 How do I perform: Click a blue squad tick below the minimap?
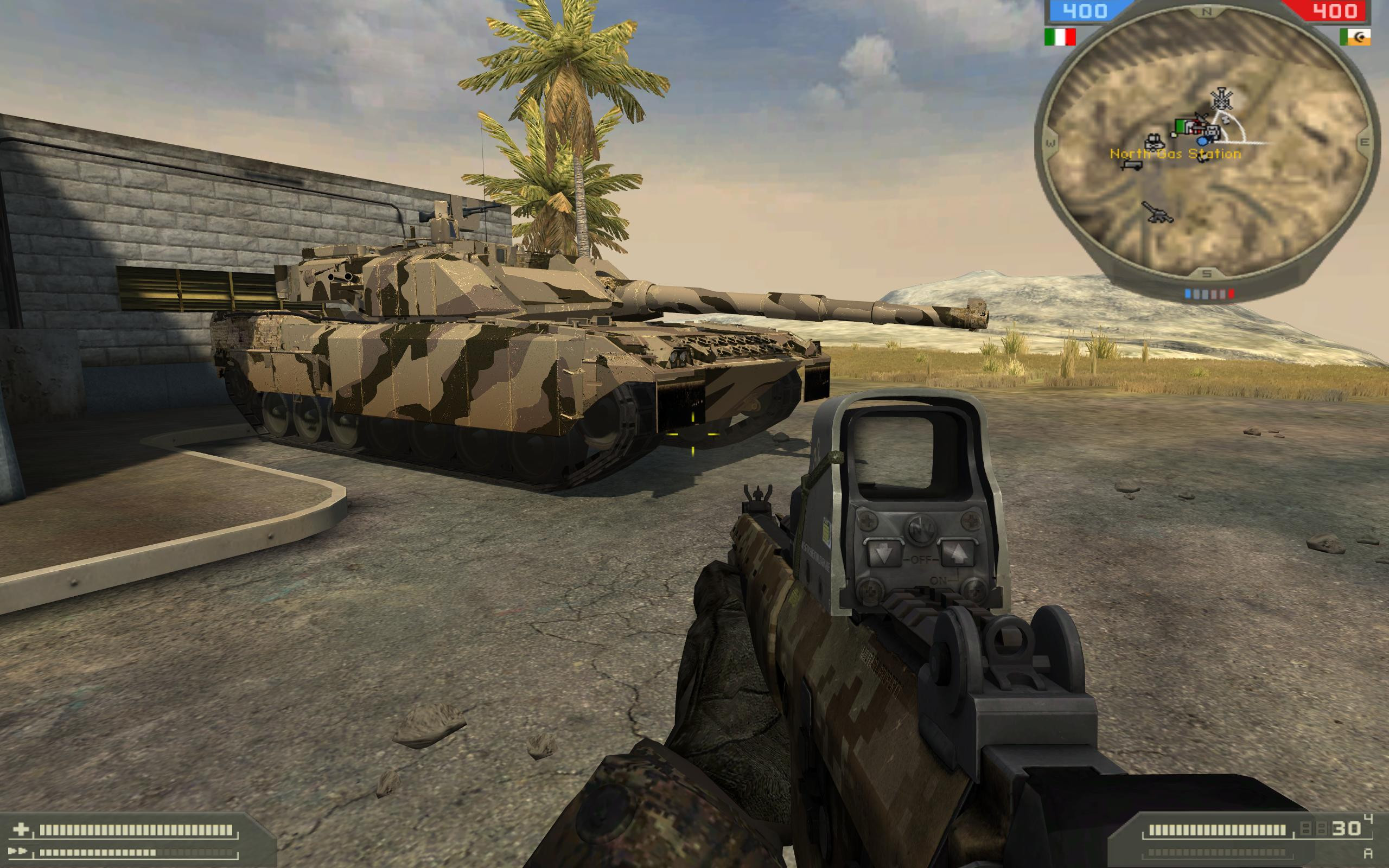[x=1188, y=293]
